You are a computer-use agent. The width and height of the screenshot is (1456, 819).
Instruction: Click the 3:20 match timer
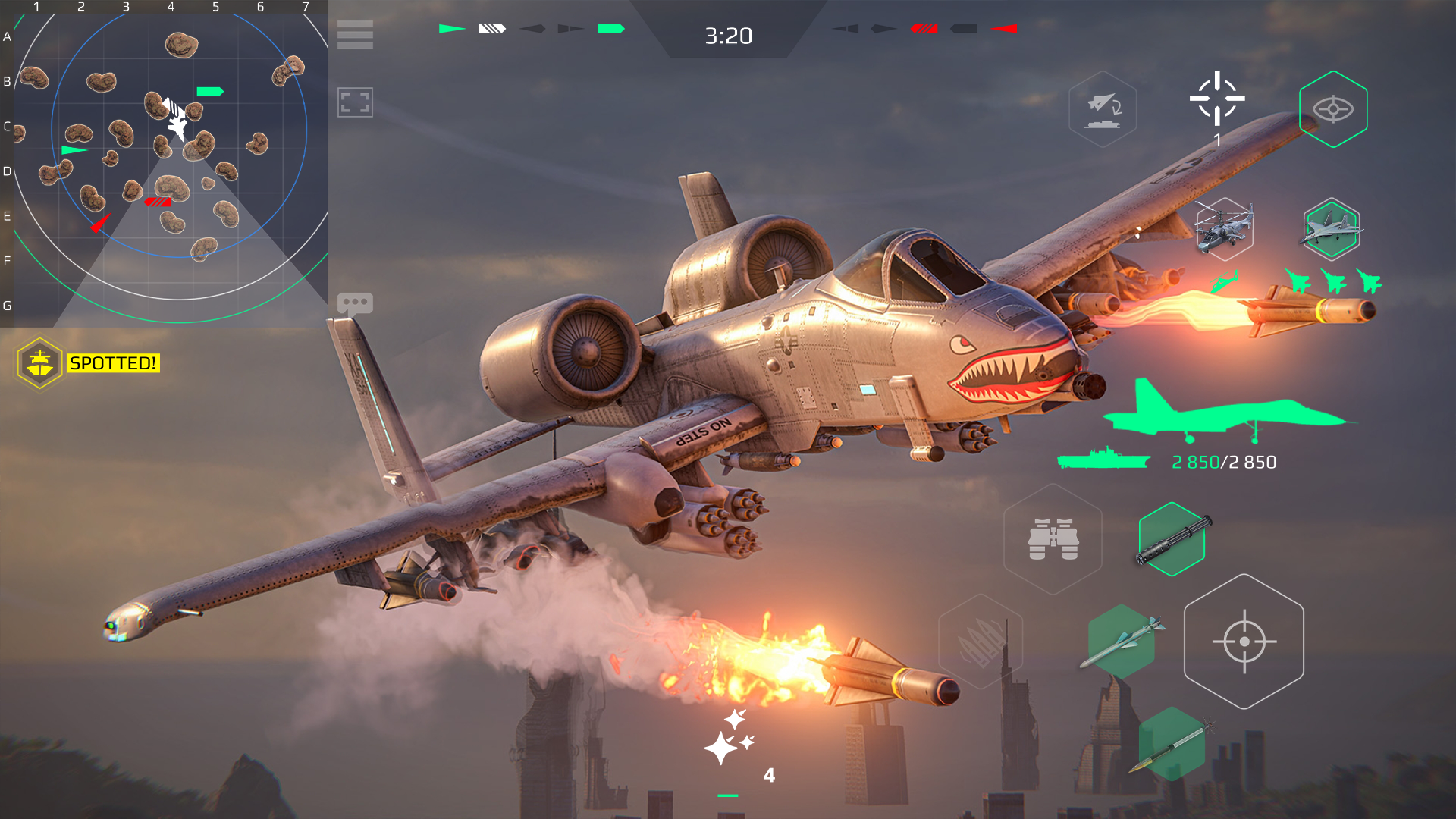[728, 33]
